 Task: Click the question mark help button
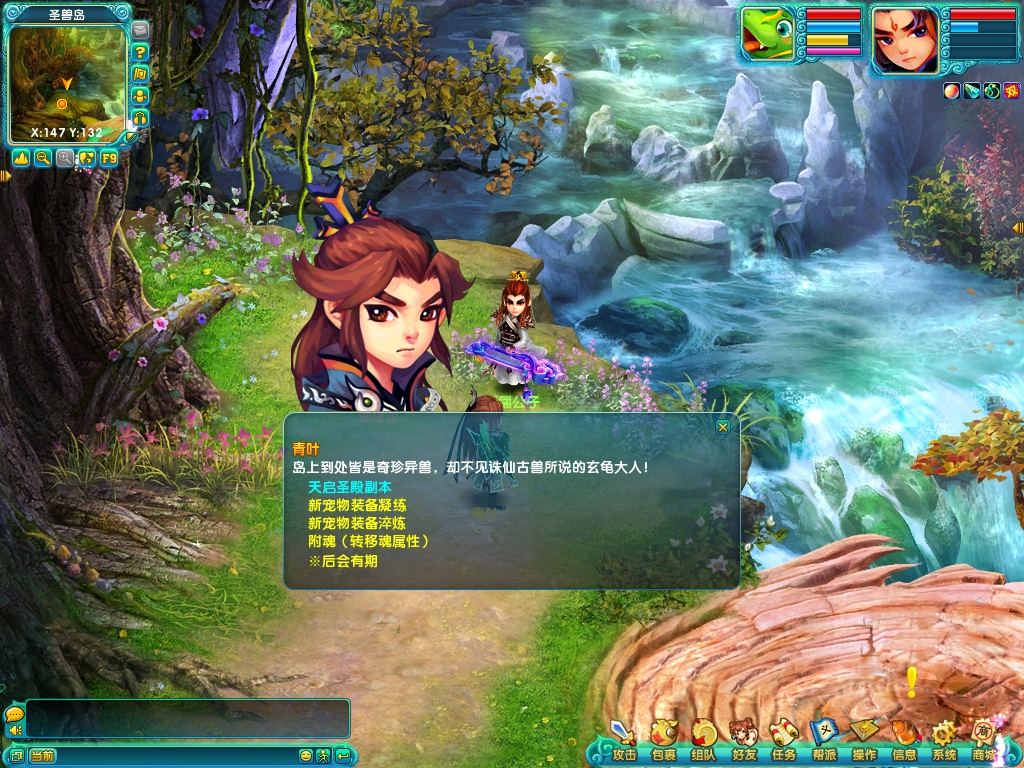[140, 52]
